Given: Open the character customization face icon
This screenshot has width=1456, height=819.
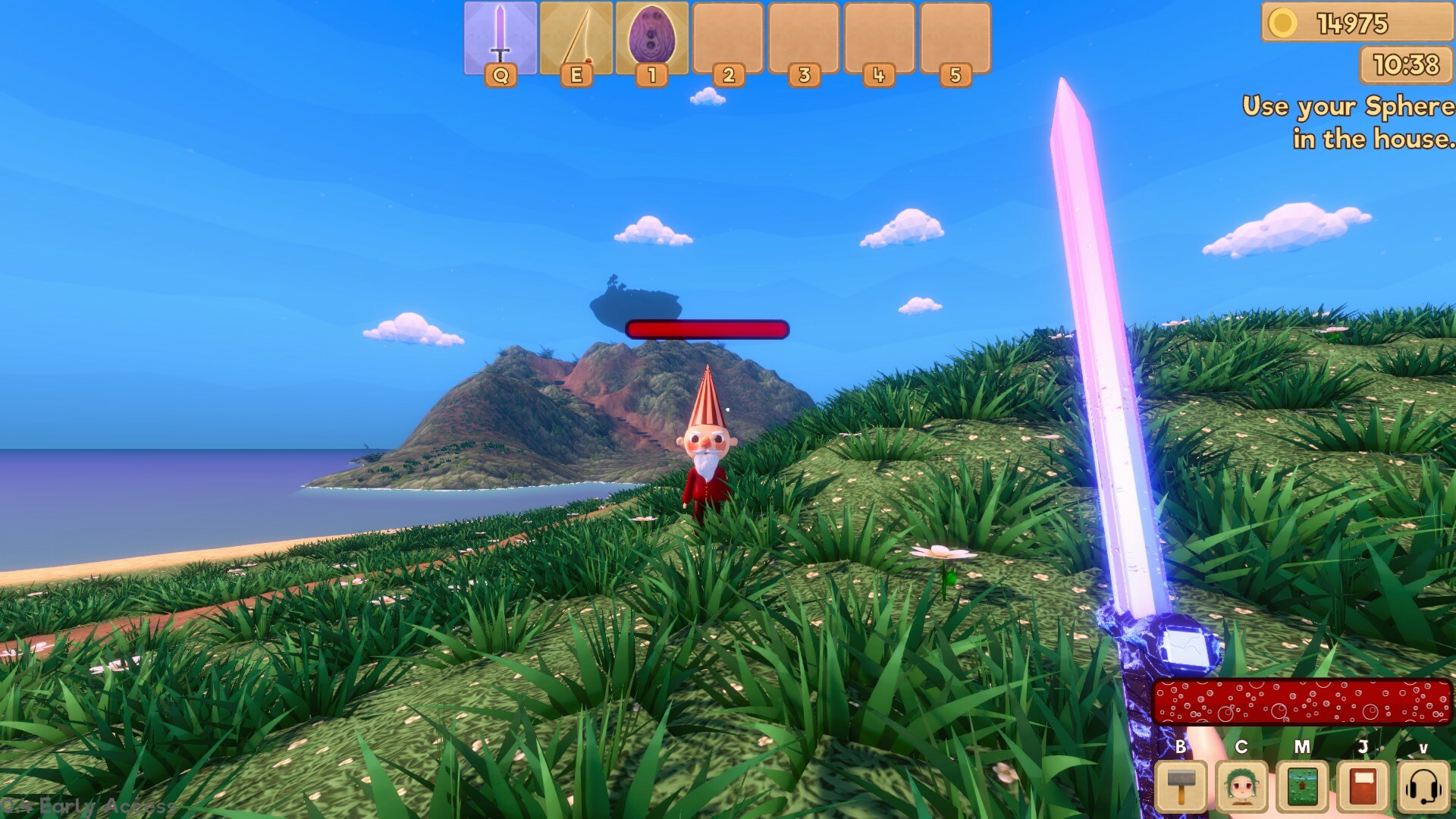Looking at the screenshot, I should point(1240,786).
